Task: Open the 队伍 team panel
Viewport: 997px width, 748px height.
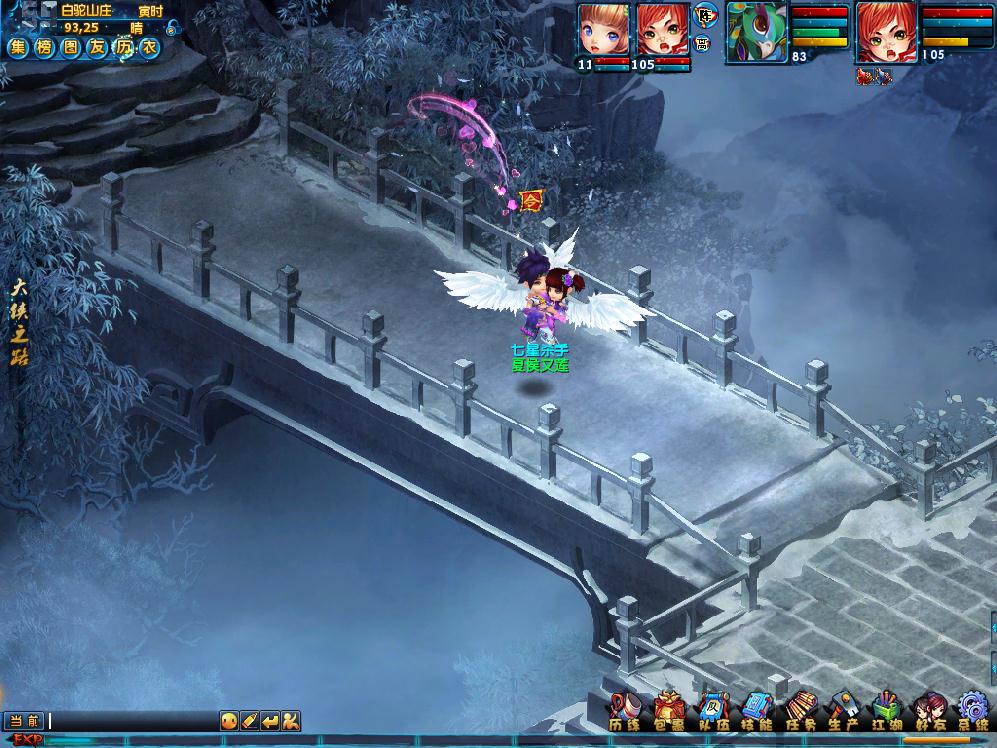Action: coord(712,710)
